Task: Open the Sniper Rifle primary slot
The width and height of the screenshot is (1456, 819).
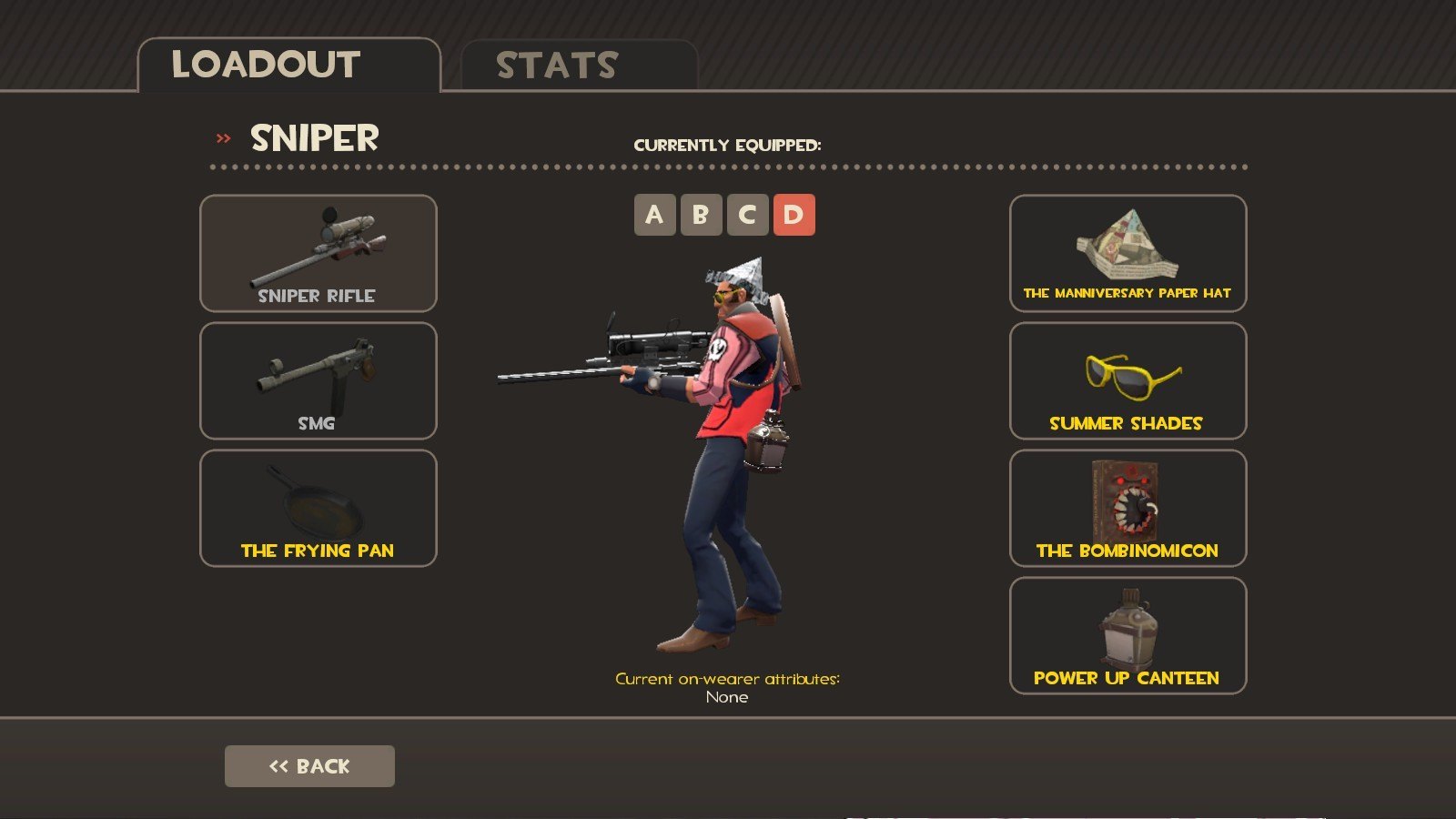Action: pos(318,254)
